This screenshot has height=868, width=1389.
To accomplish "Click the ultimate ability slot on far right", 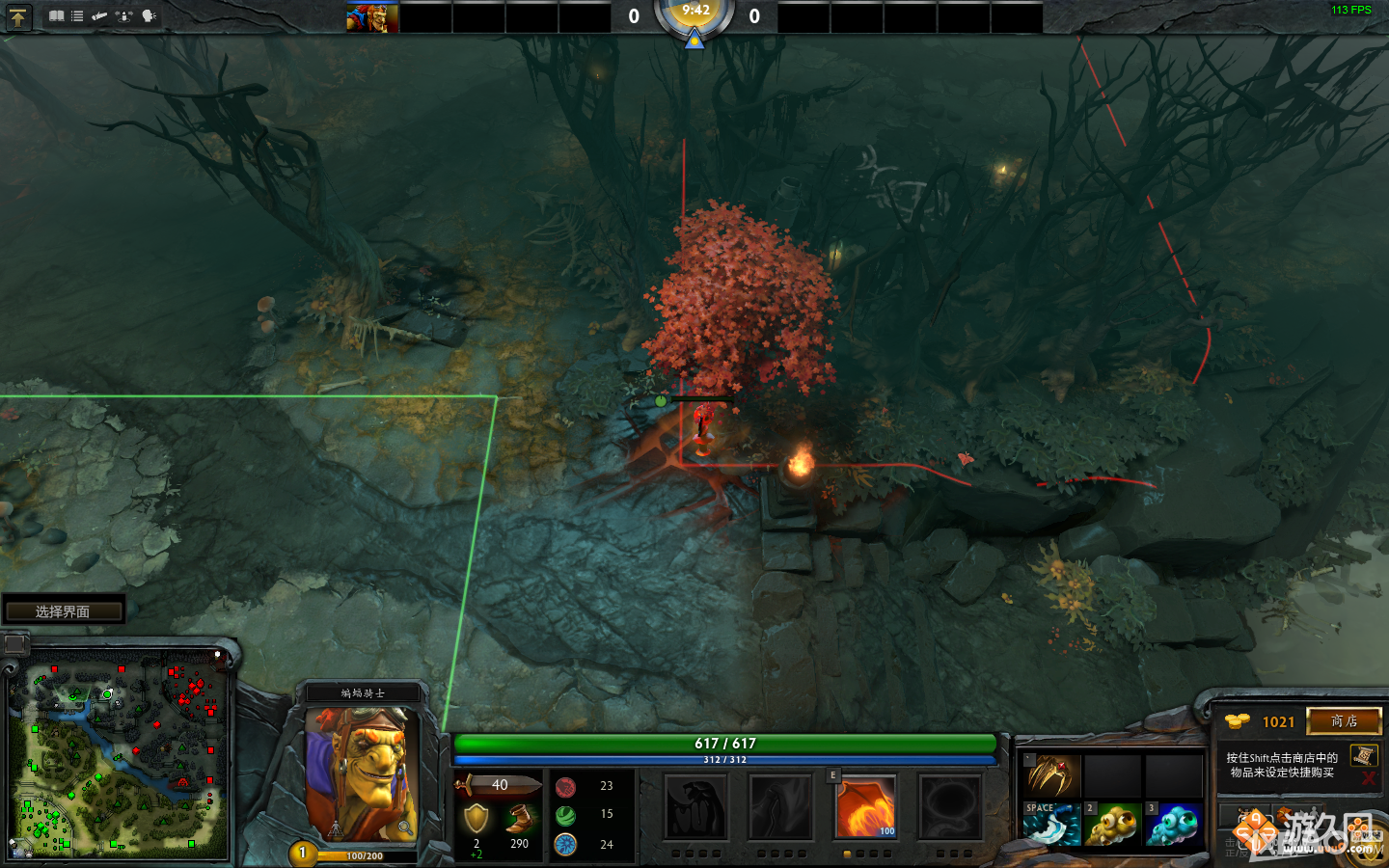I will tap(950, 808).
